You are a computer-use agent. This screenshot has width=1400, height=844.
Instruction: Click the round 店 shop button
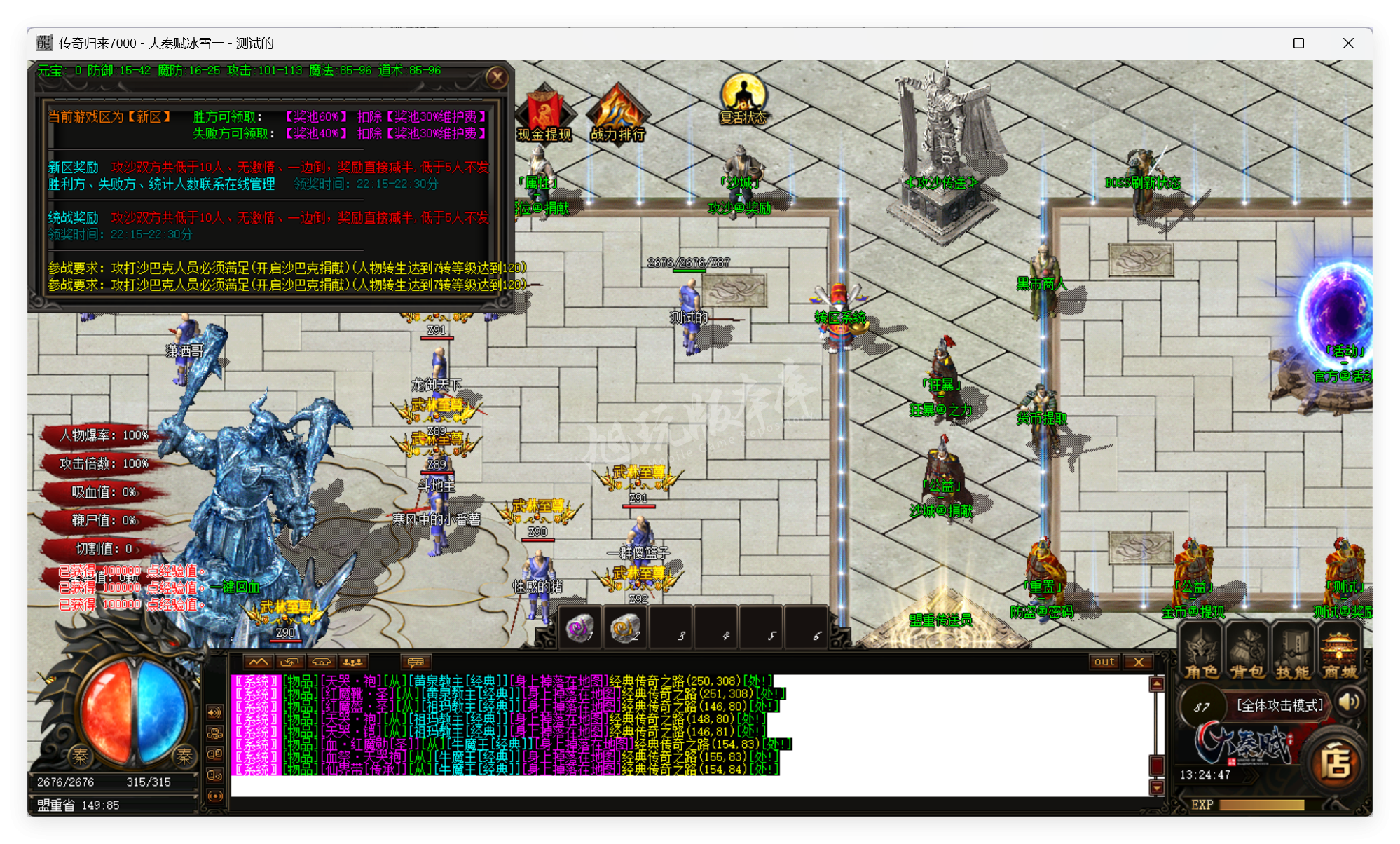pos(1336,763)
